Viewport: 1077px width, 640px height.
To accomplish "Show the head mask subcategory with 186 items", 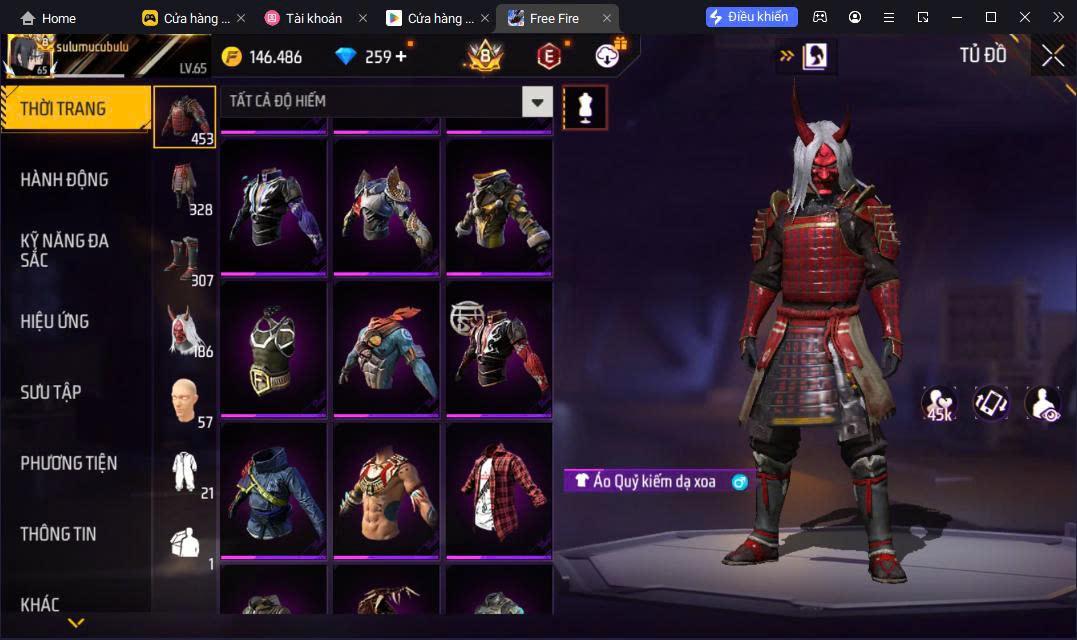I will coord(185,330).
